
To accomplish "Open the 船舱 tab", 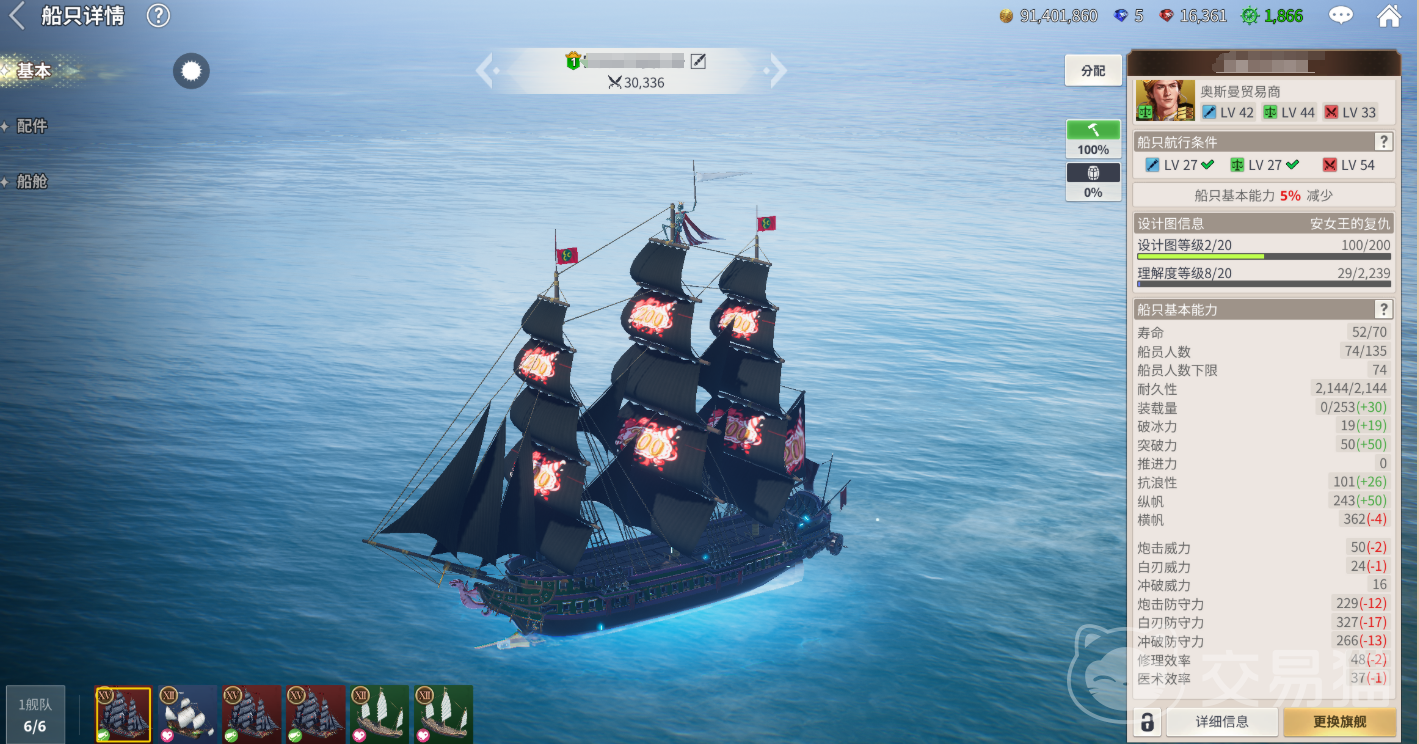I will 32,182.
